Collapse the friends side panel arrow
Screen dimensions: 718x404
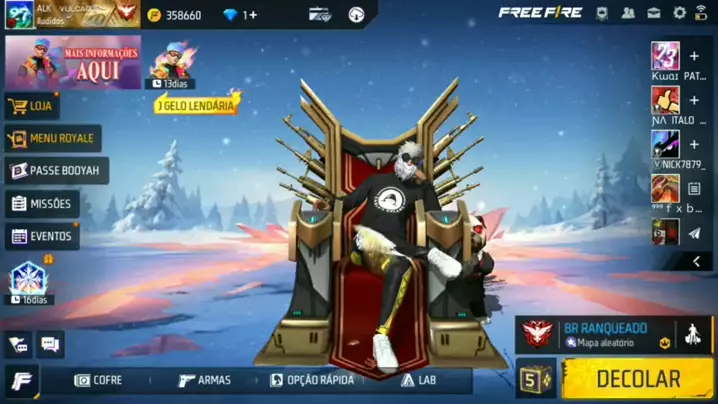(696, 262)
